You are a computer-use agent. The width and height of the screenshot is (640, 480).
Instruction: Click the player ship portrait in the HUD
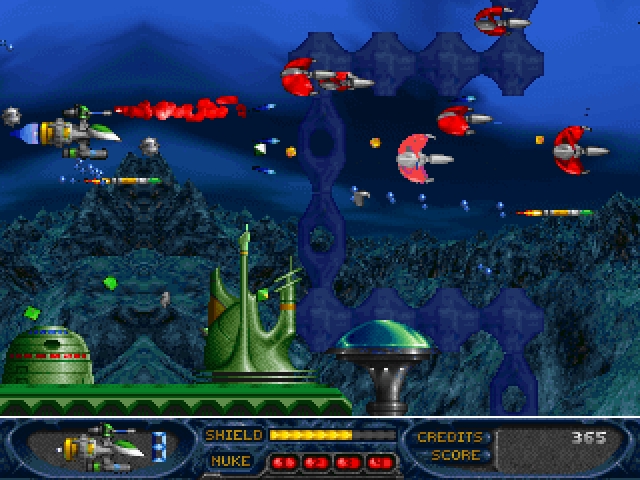100,447
